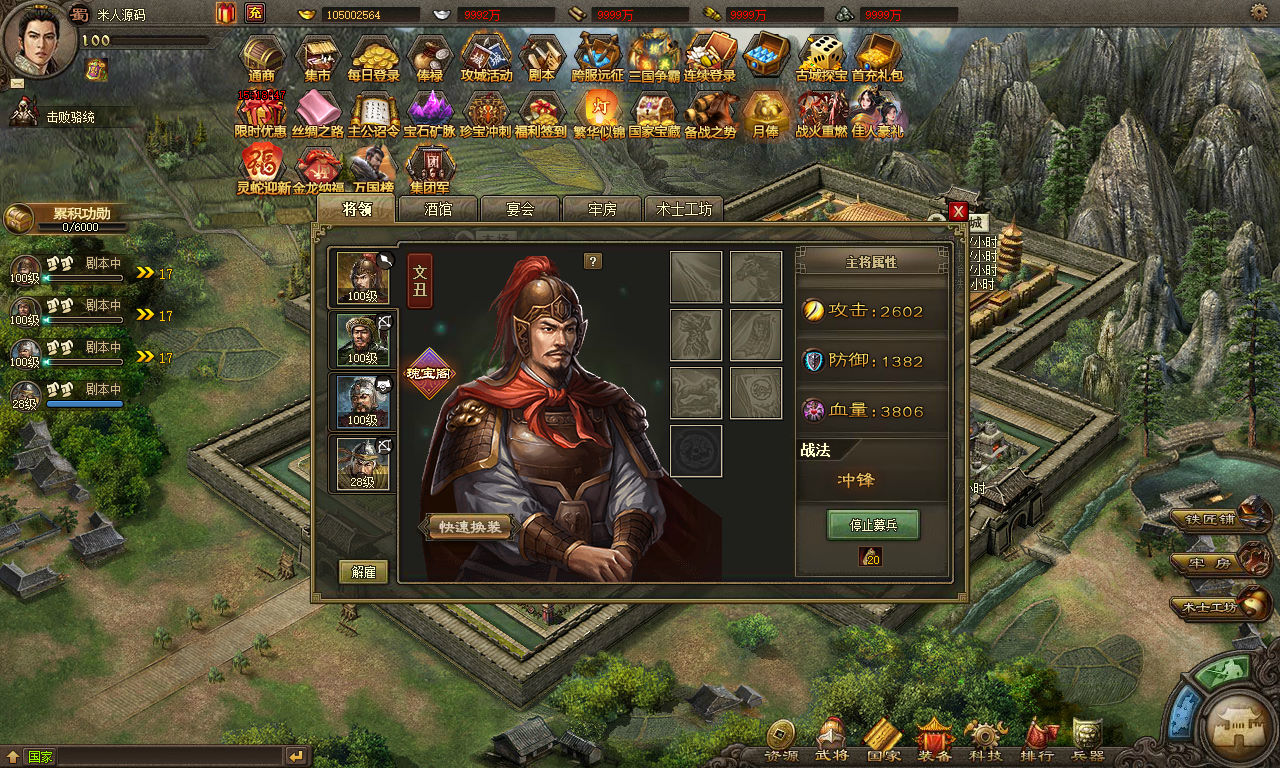This screenshot has height=768, width=1280.
Task: Open the 集团军 army icon
Action: point(430,168)
